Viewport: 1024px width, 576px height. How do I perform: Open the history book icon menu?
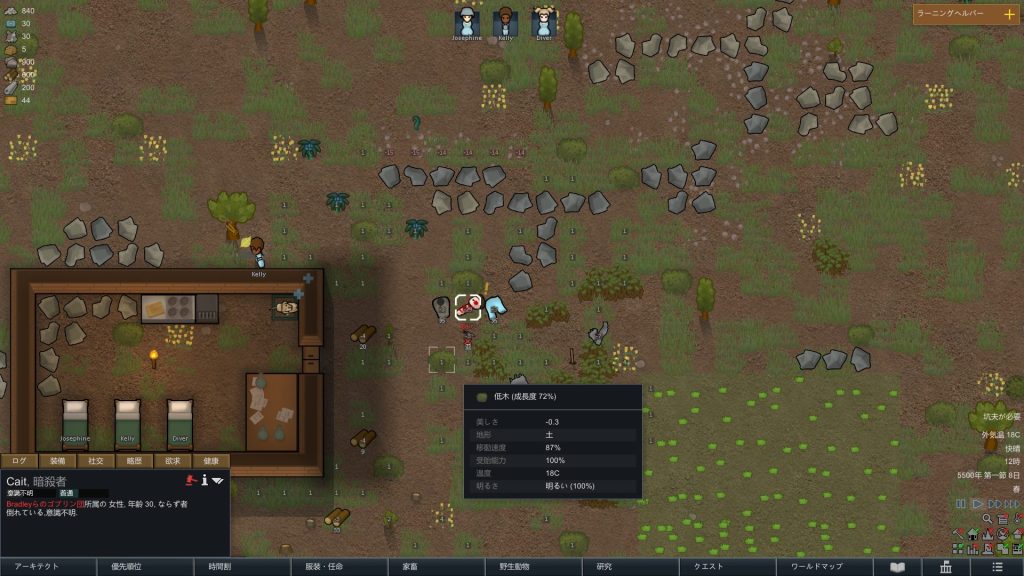[897, 566]
